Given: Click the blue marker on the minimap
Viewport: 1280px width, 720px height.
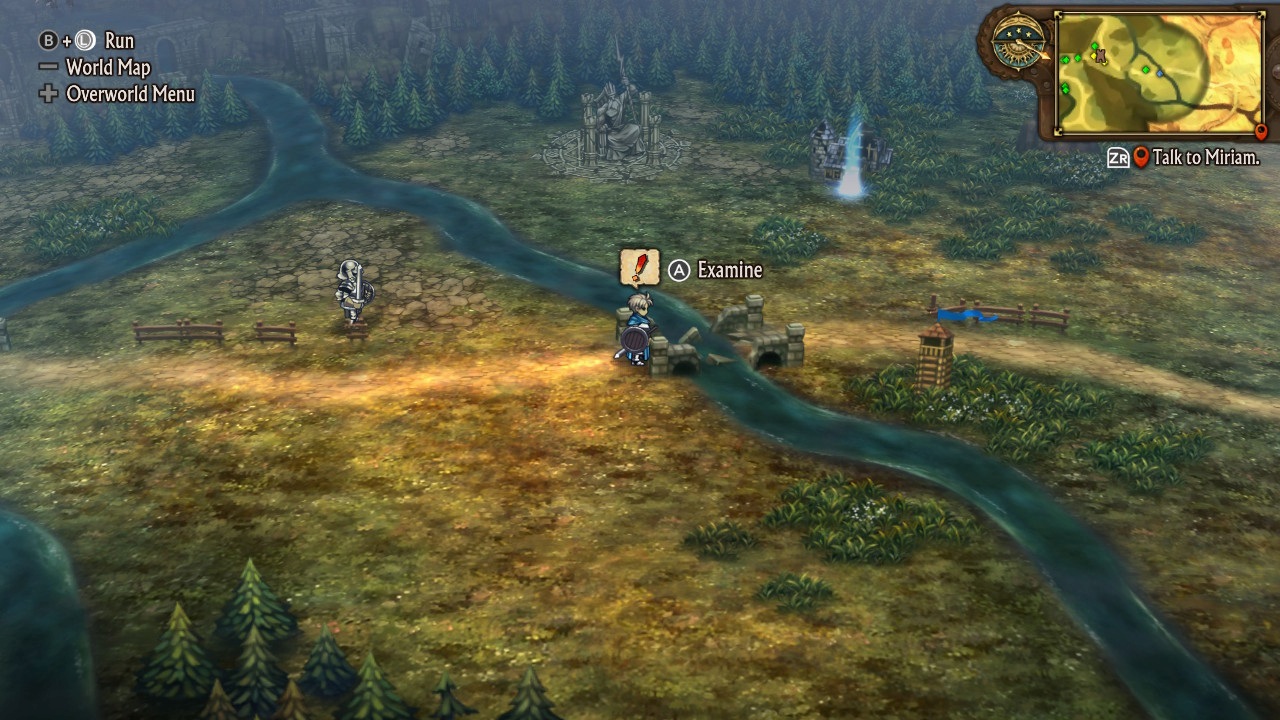Looking at the screenshot, I should coord(1159,74).
